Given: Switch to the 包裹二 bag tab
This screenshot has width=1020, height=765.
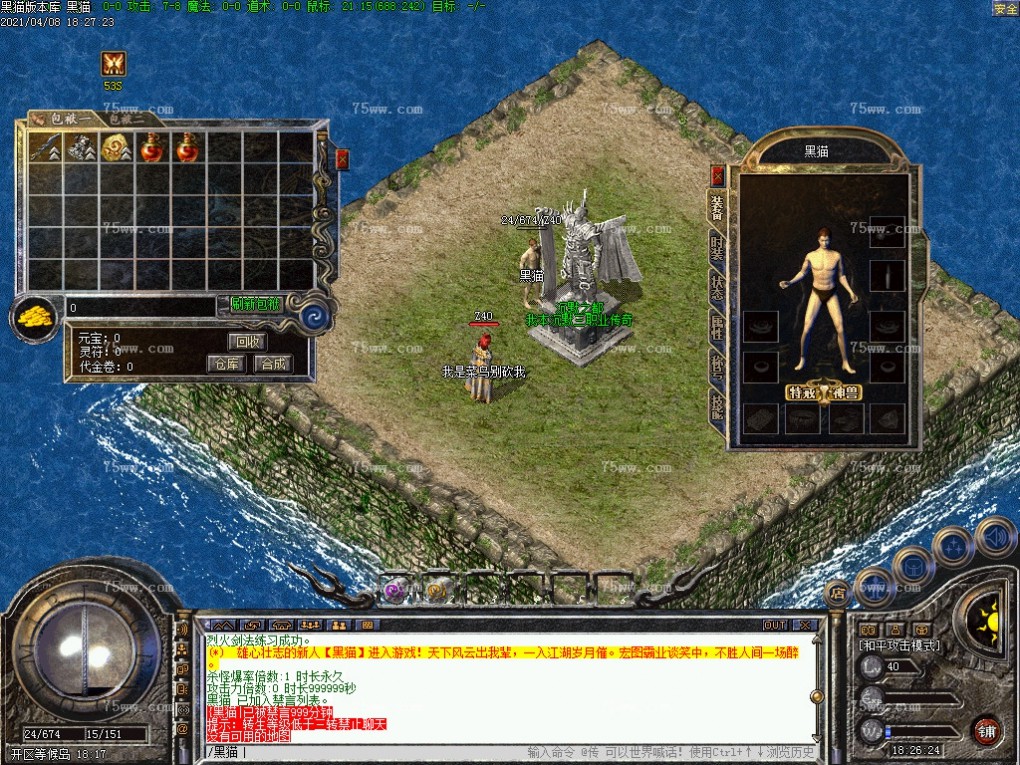Looking at the screenshot, I should click(x=128, y=119).
